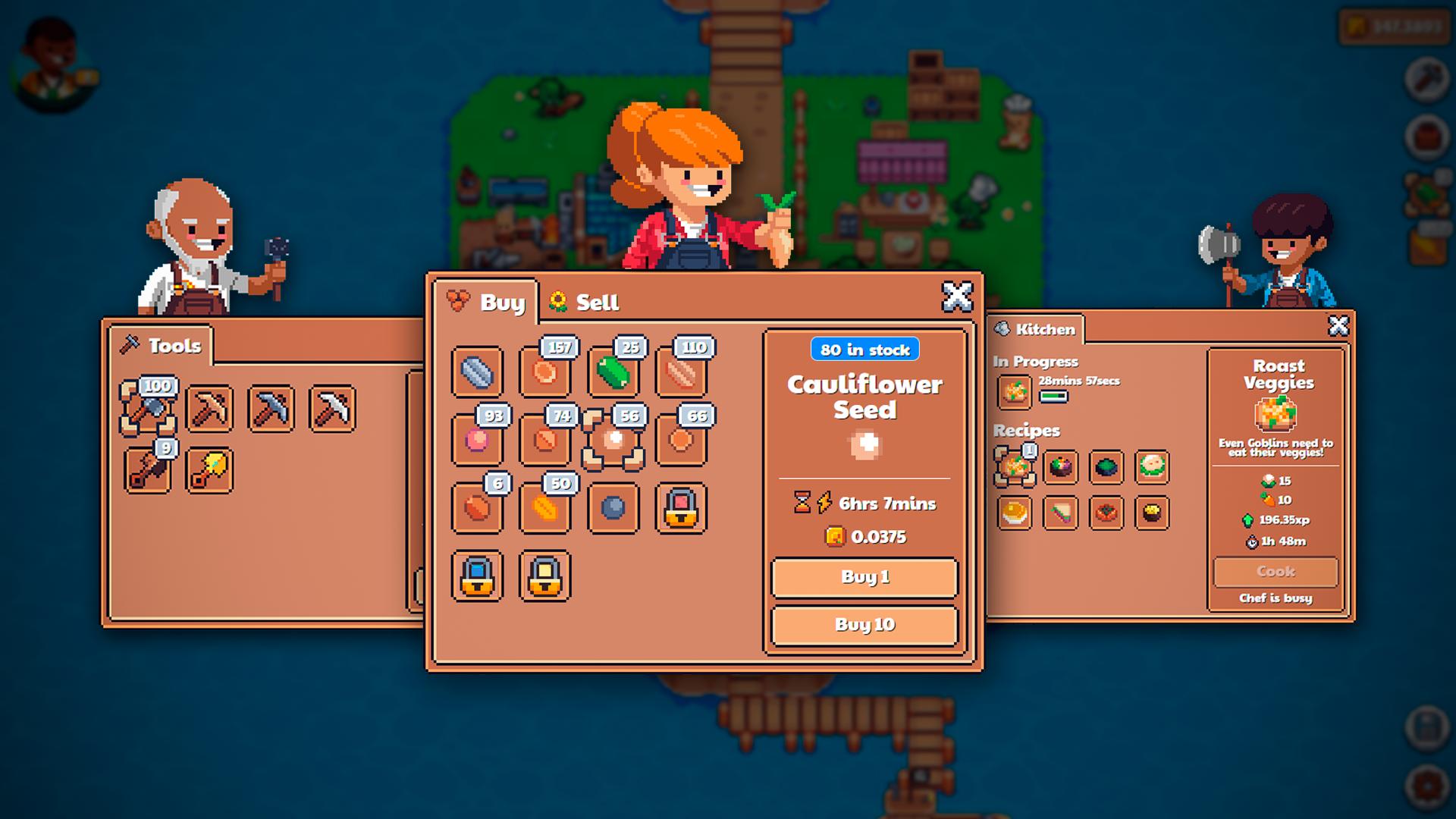1456x819 pixels.
Task: Choose the golden shovel tool
Action: pos(209,470)
